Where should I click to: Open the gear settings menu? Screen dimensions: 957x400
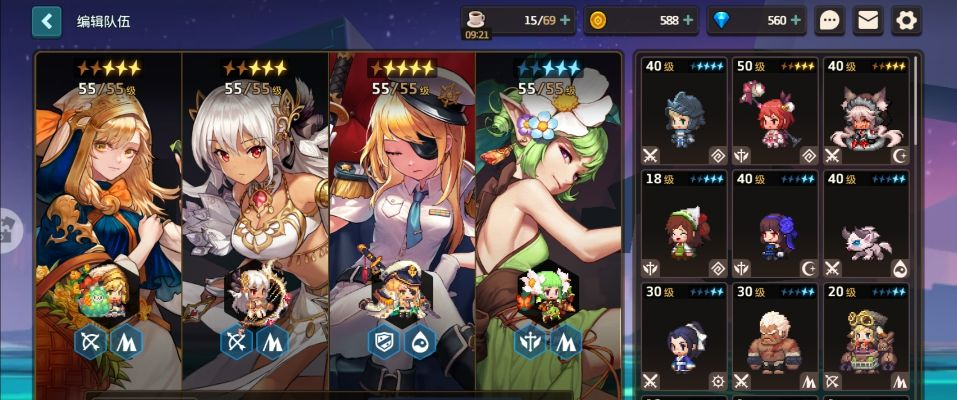(906, 20)
